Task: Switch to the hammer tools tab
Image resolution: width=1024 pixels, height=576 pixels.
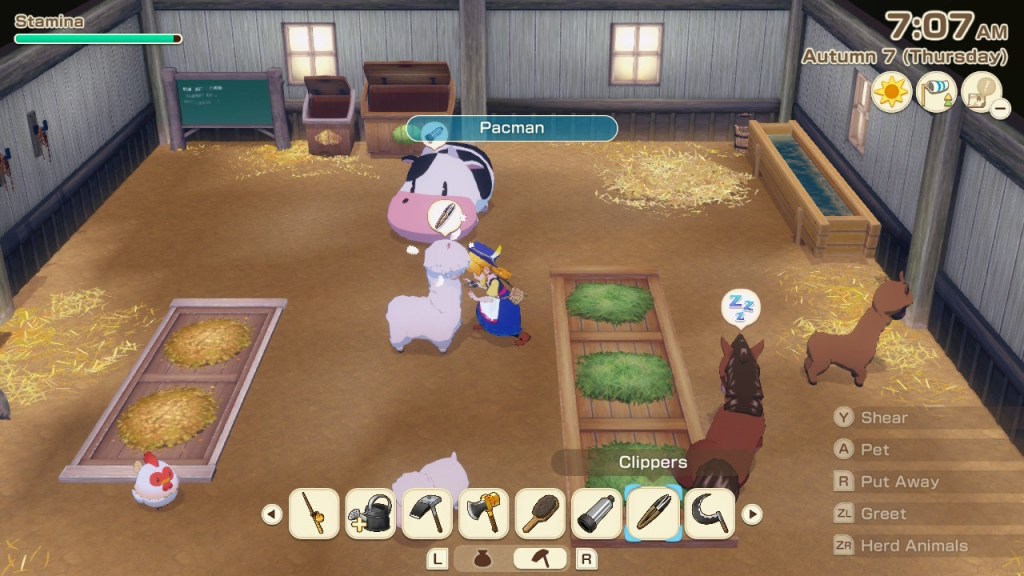Action: [x=540, y=559]
